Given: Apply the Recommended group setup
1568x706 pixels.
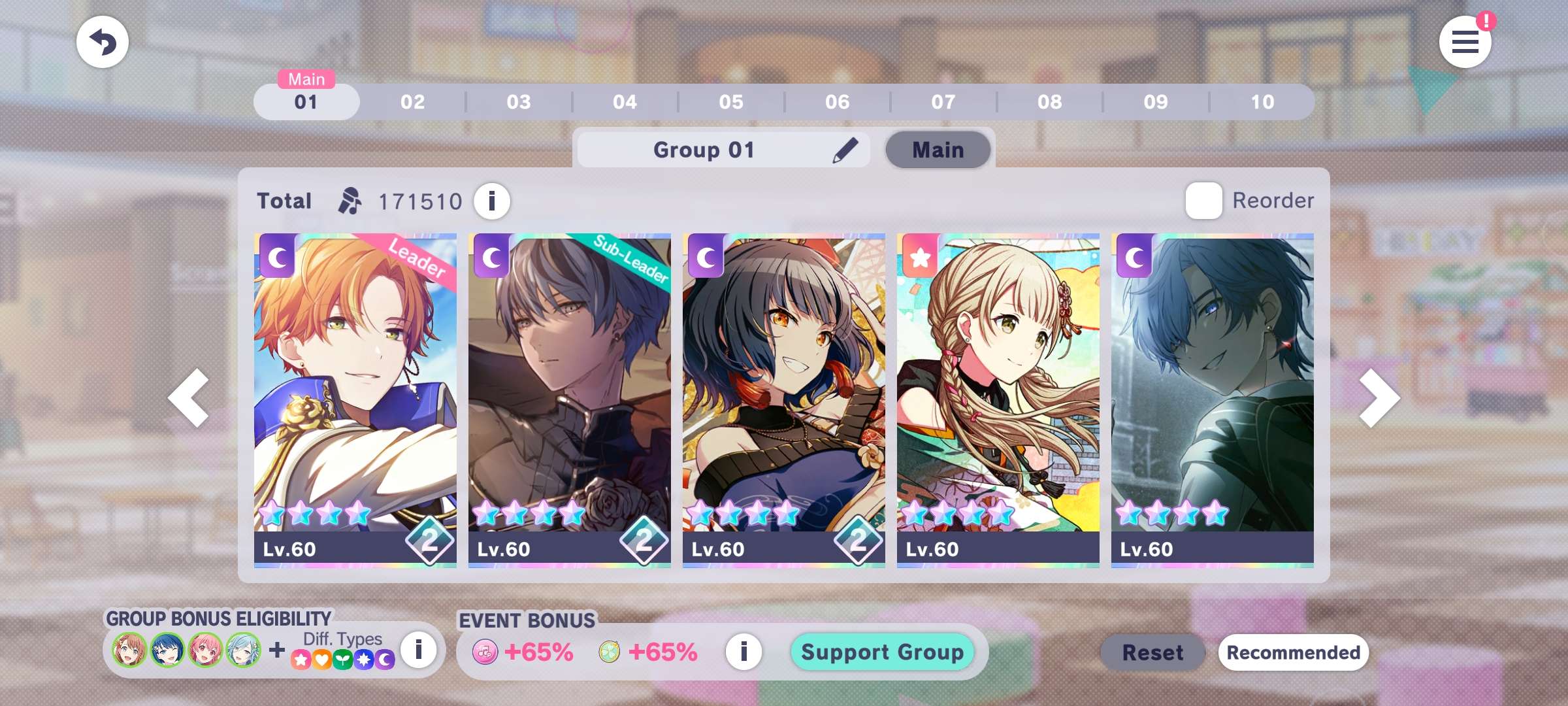Looking at the screenshot, I should pos(1293,652).
